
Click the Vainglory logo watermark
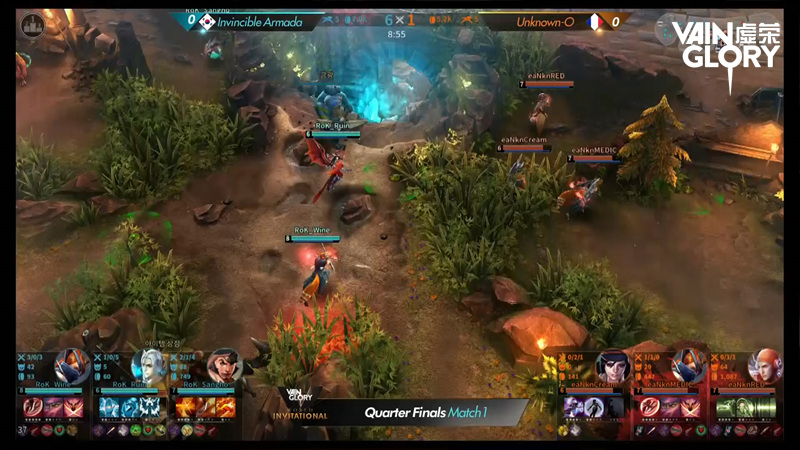[725, 45]
